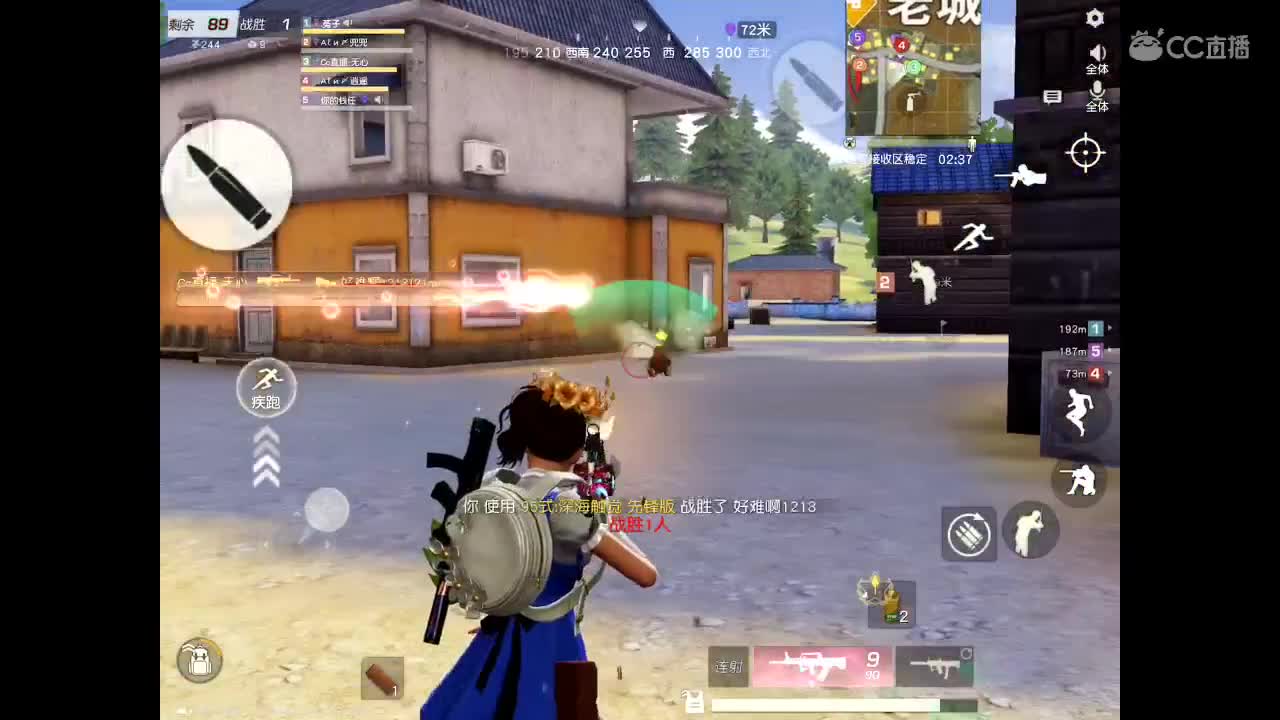Tap the crouch icon on the right
This screenshot has width=1280, height=720.
[x=1079, y=481]
